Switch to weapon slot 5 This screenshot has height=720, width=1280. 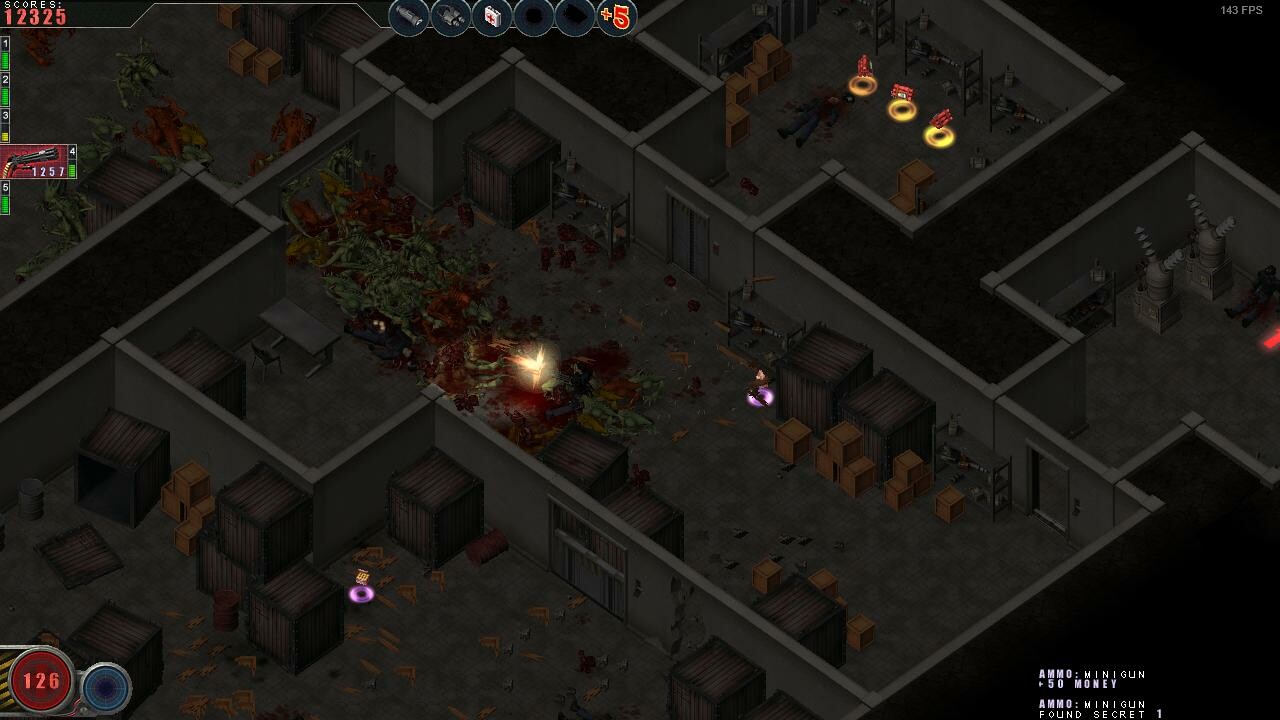point(6,187)
